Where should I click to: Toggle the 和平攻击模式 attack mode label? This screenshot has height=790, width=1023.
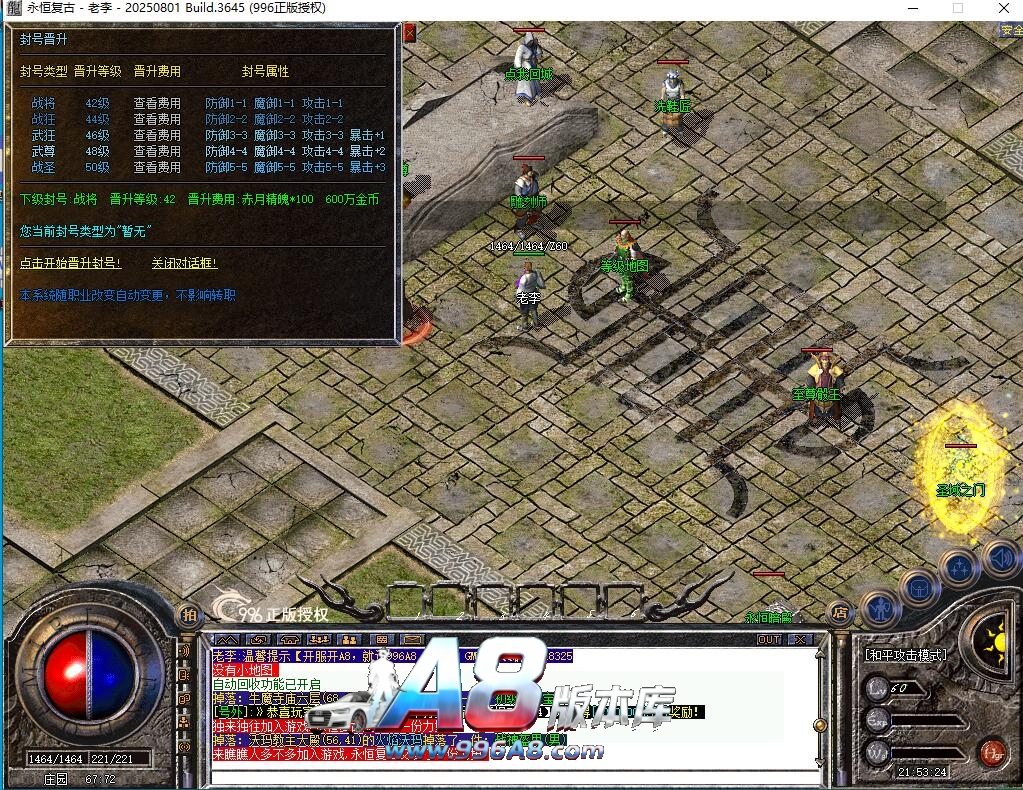coord(905,655)
